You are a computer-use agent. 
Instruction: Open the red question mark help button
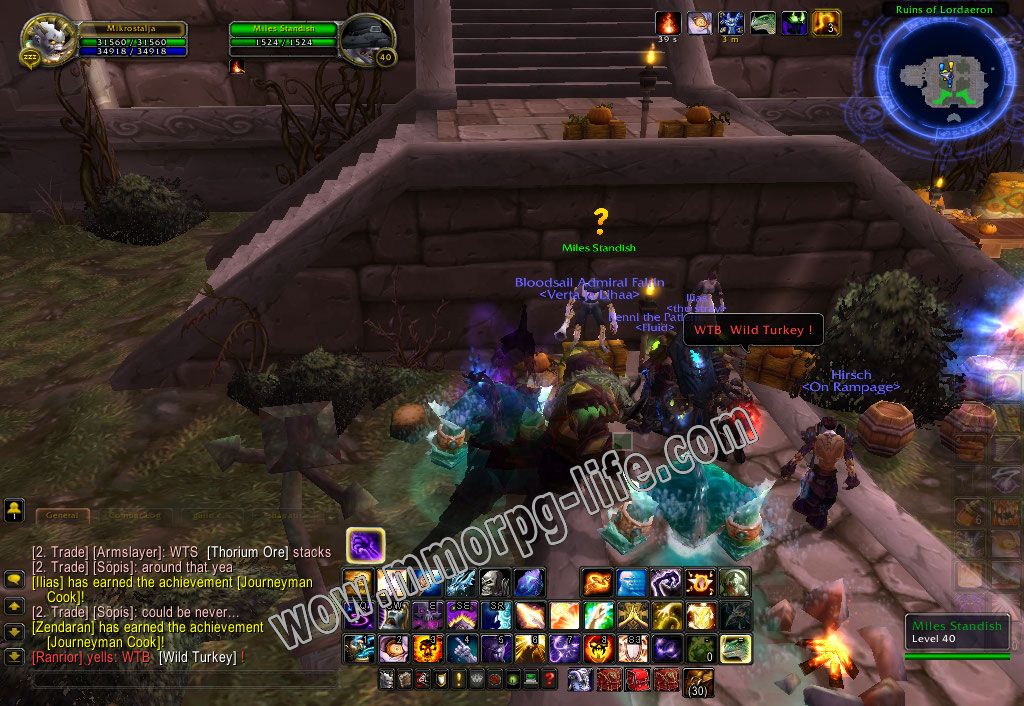(549, 680)
